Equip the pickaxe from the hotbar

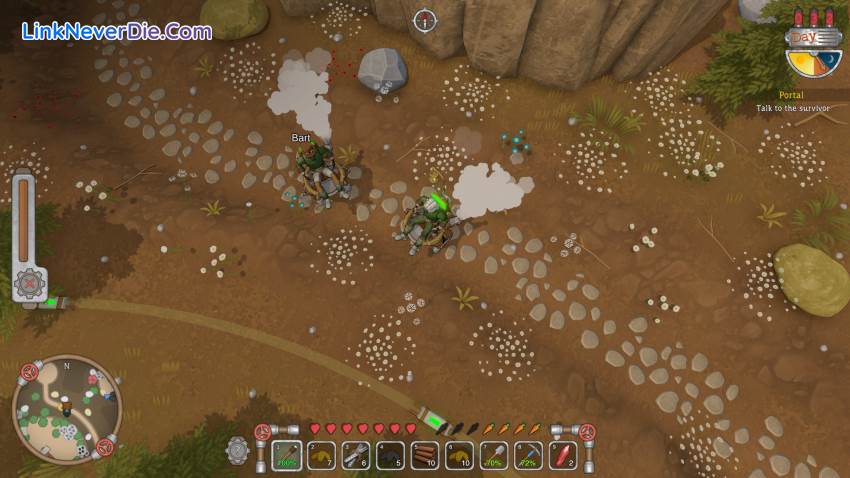click(x=528, y=455)
